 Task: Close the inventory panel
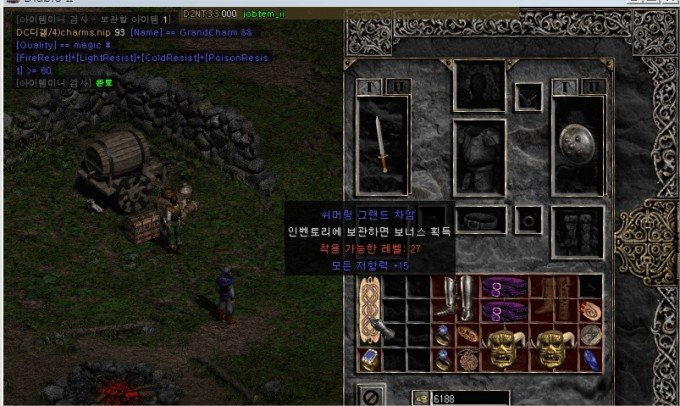(369, 394)
